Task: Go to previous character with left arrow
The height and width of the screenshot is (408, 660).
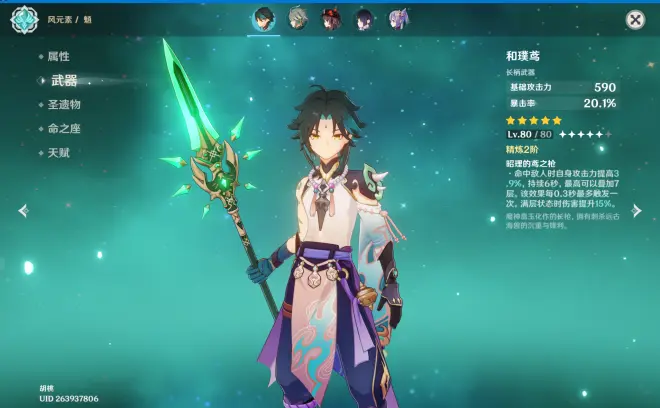Action: 23,211
